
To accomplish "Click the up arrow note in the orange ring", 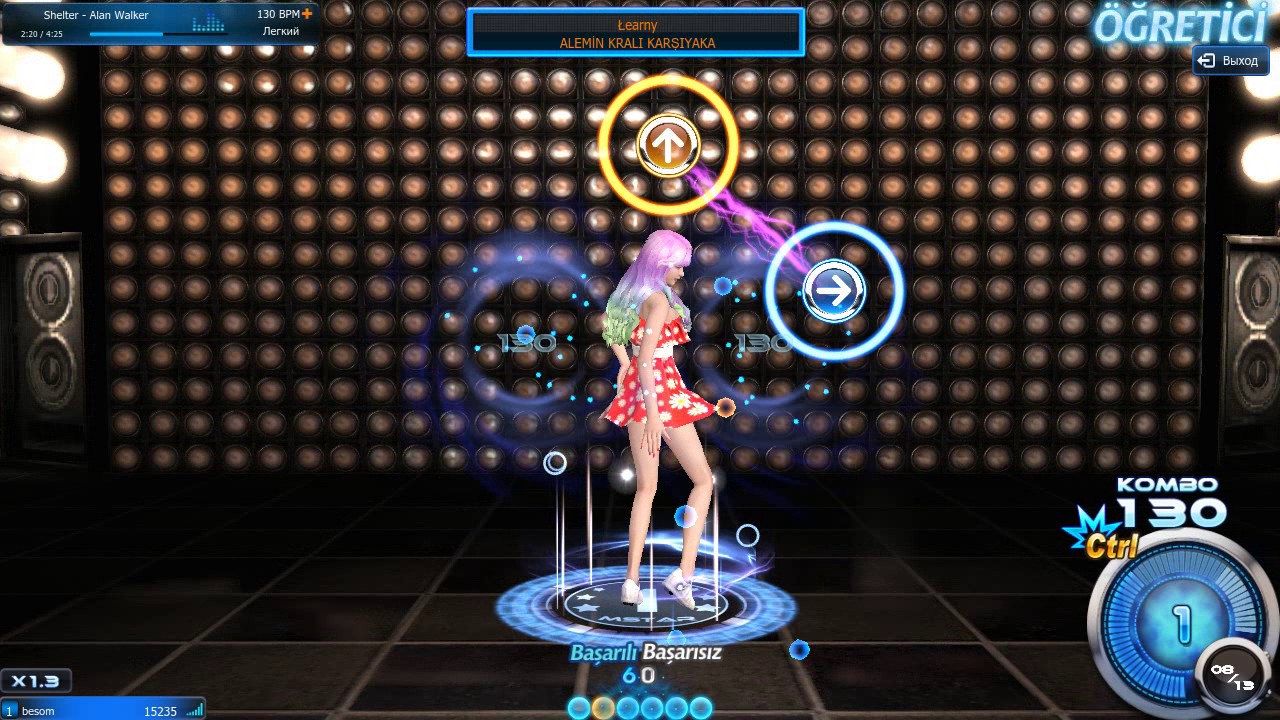I will tap(667, 145).
